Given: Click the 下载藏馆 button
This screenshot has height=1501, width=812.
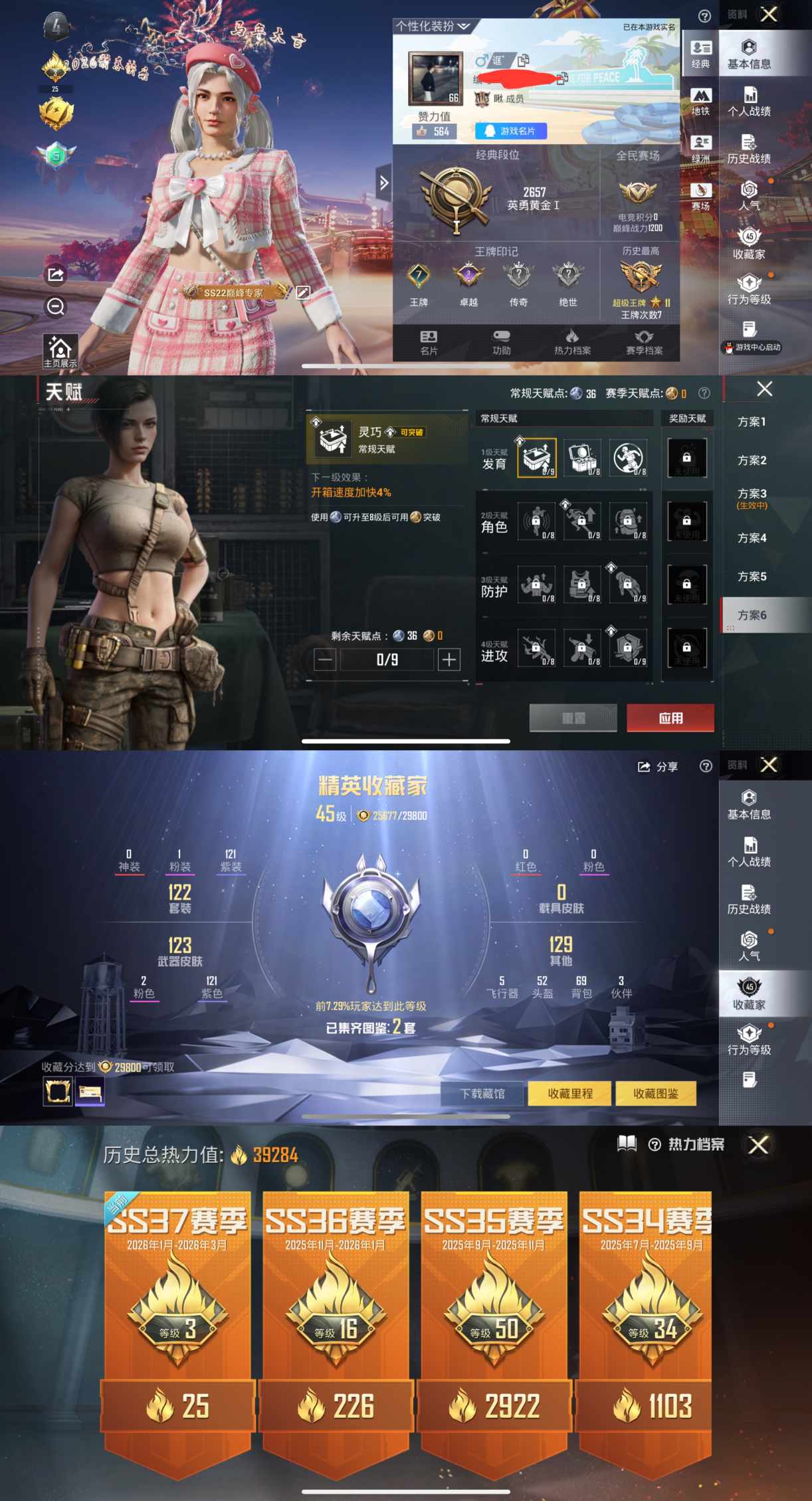Looking at the screenshot, I should coord(482,1093).
